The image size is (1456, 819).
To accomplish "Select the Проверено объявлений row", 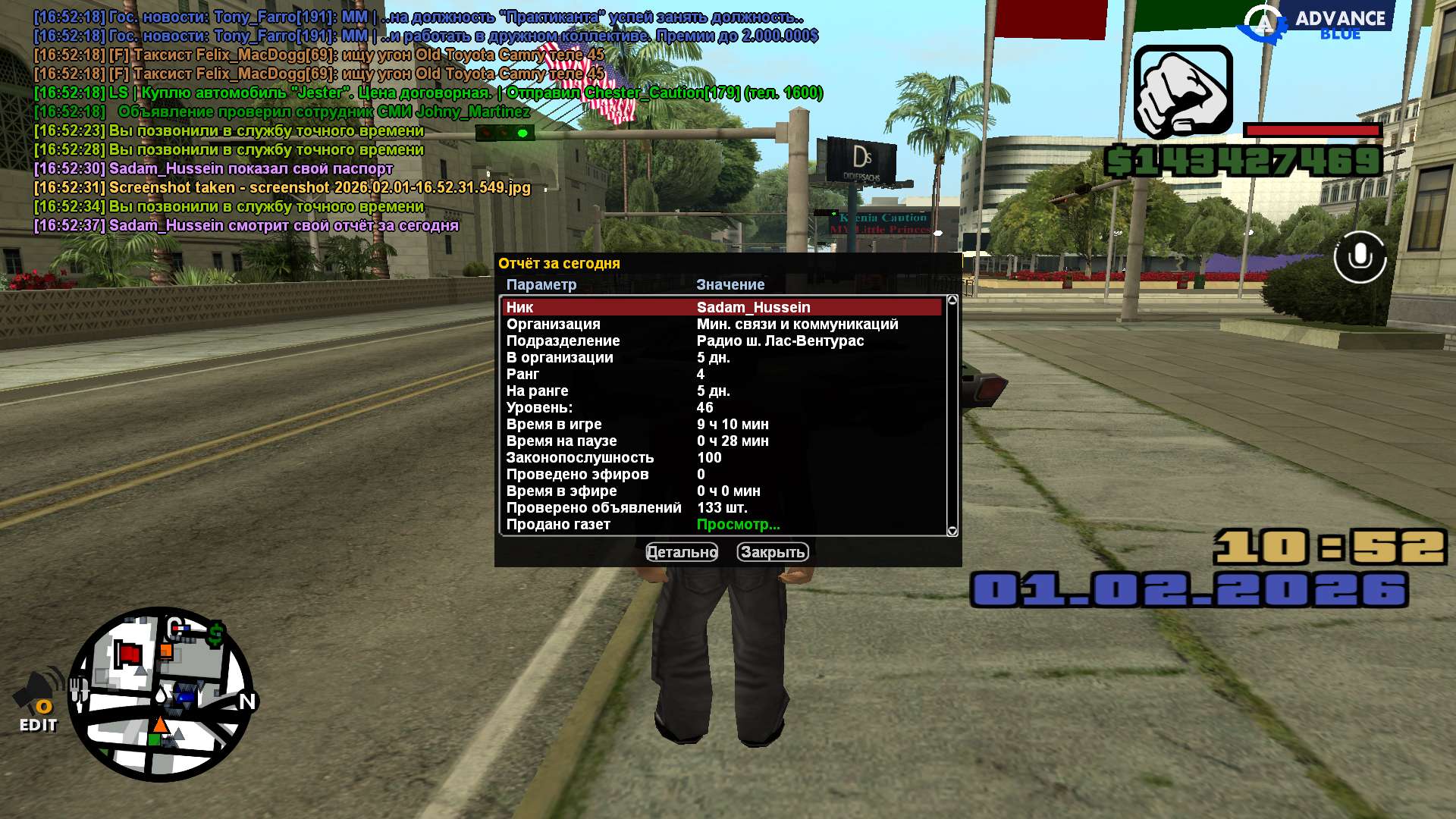I will (x=720, y=507).
